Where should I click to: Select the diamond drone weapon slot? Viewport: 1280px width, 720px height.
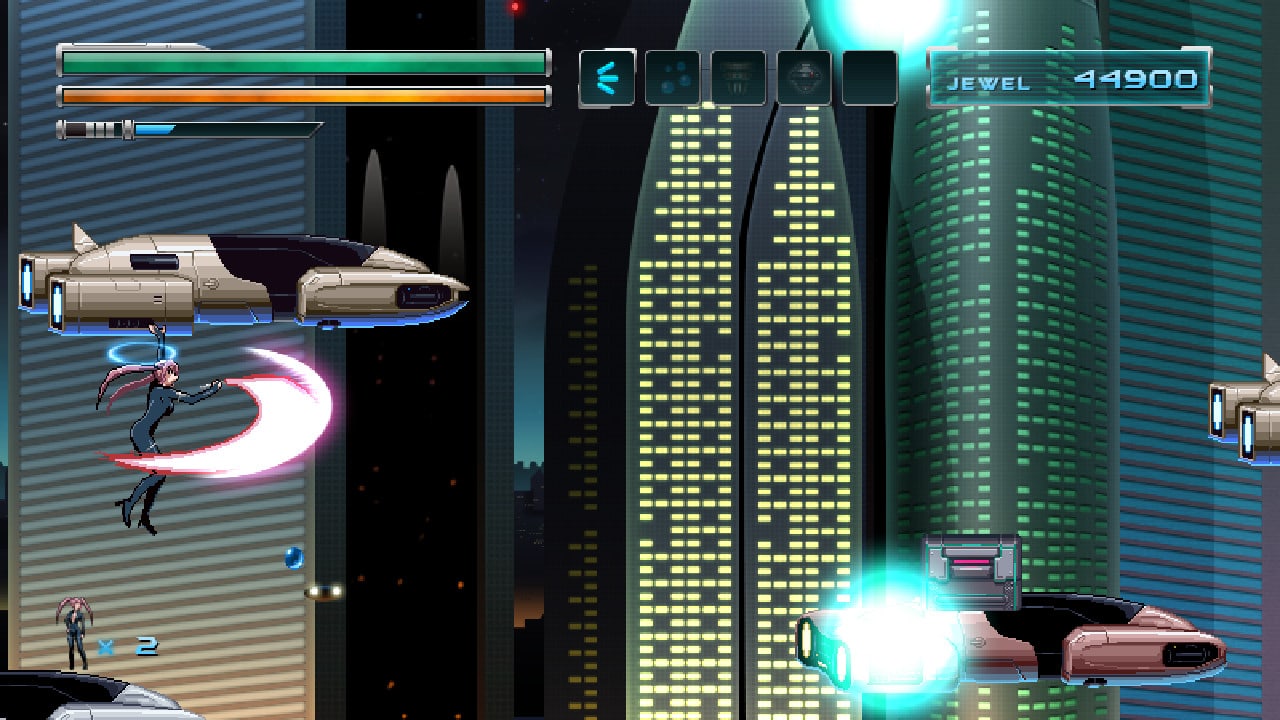click(804, 78)
